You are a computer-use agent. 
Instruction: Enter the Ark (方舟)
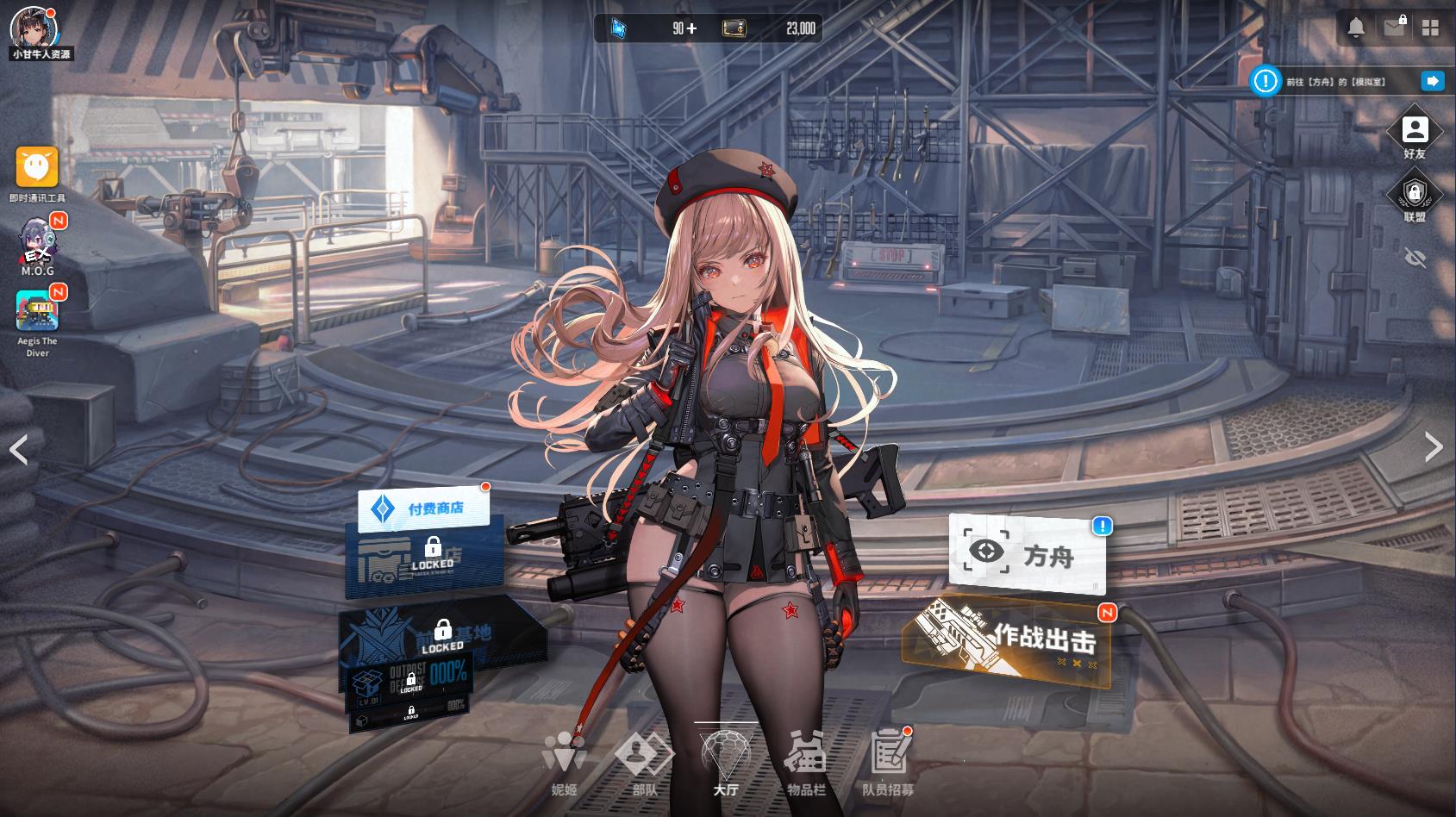point(1026,553)
